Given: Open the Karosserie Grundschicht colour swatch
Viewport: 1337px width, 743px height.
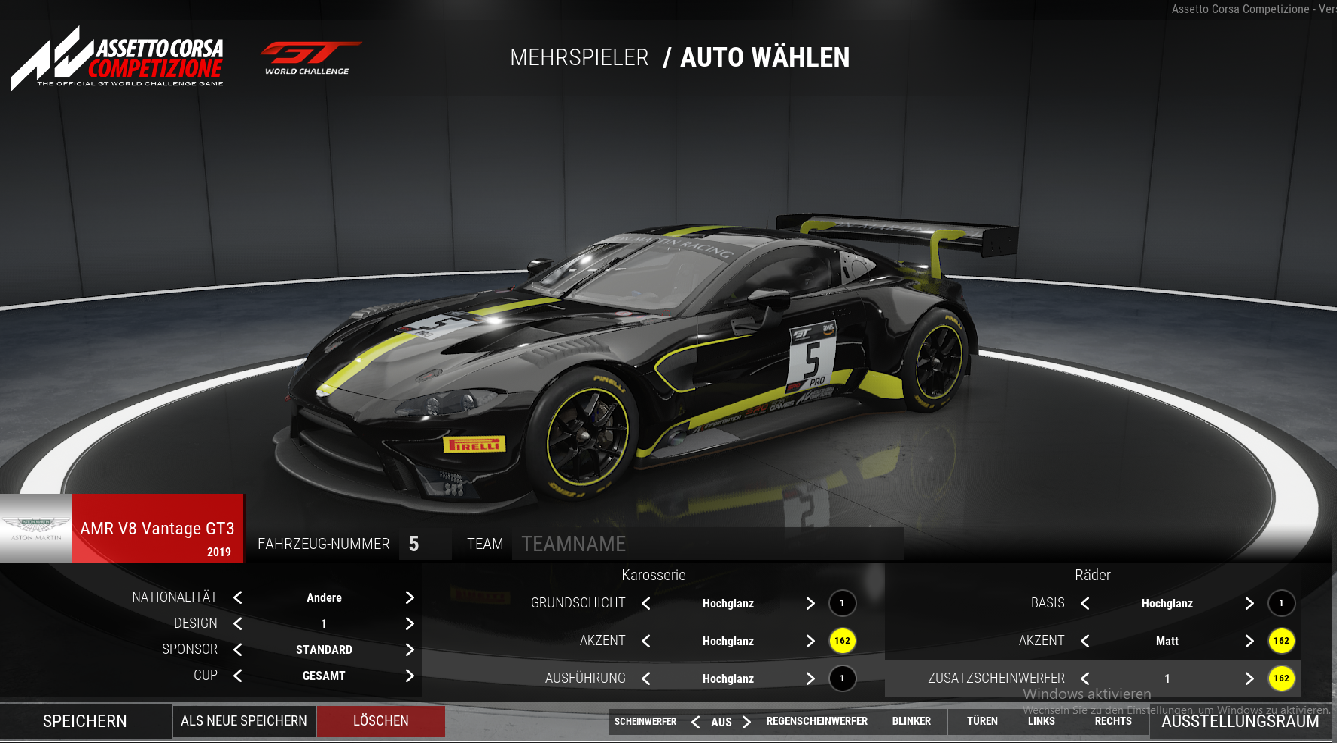Looking at the screenshot, I should click(842, 603).
